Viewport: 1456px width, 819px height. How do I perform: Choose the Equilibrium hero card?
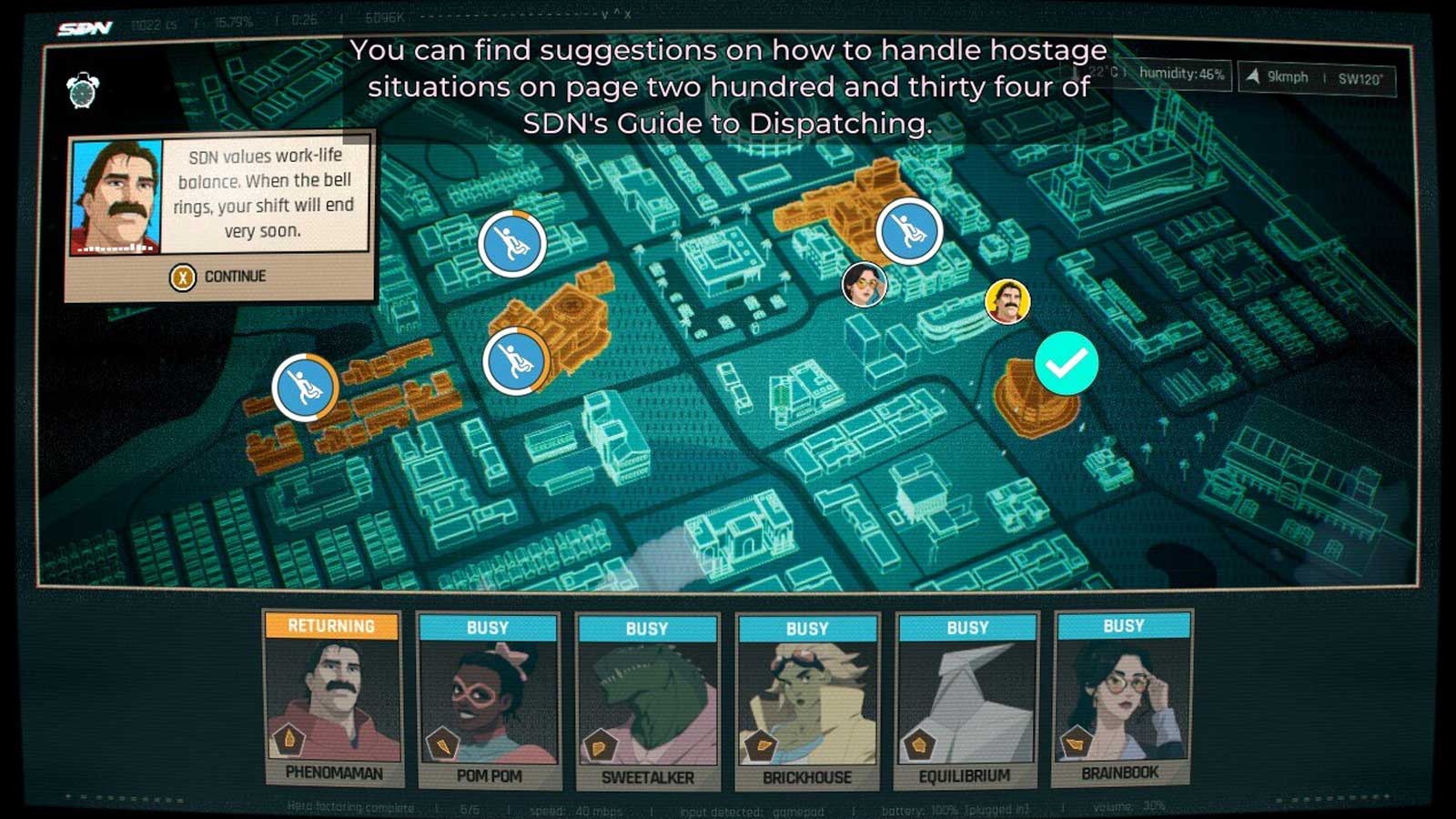point(966,700)
